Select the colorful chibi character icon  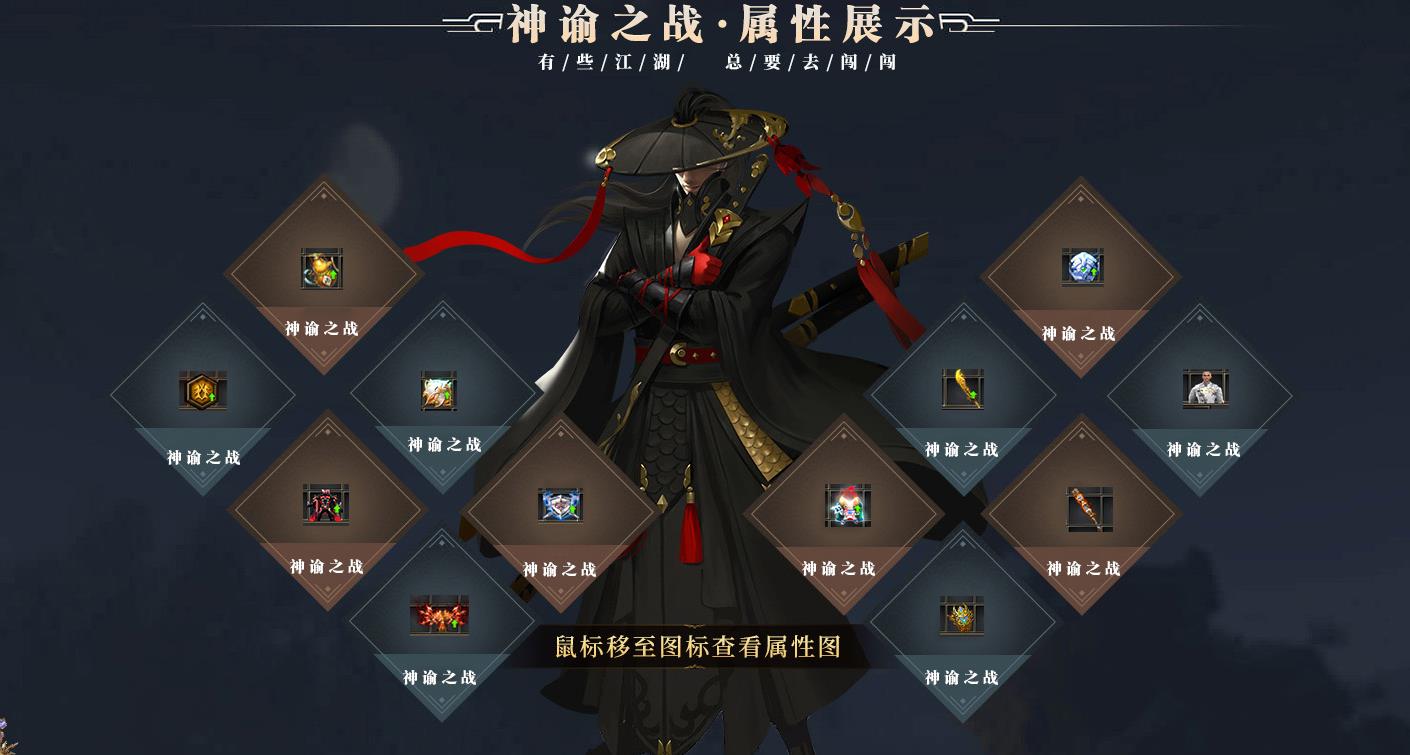(848, 505)
